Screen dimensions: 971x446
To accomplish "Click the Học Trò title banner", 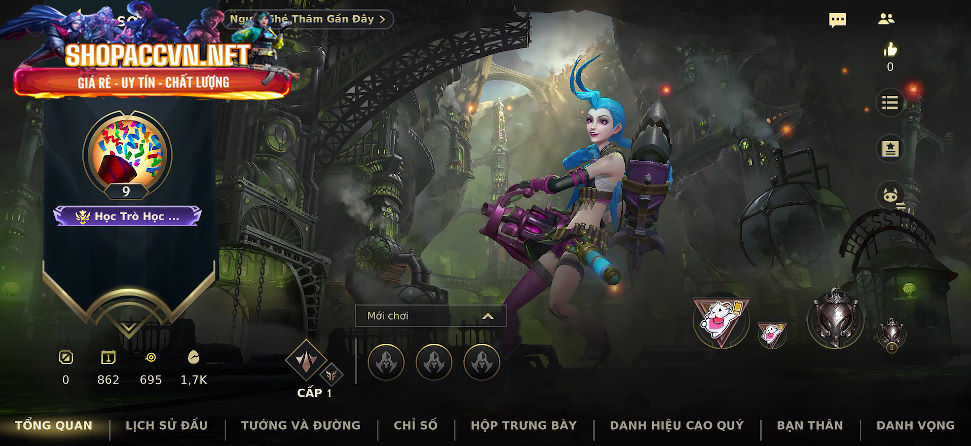I will click(127, 215).
